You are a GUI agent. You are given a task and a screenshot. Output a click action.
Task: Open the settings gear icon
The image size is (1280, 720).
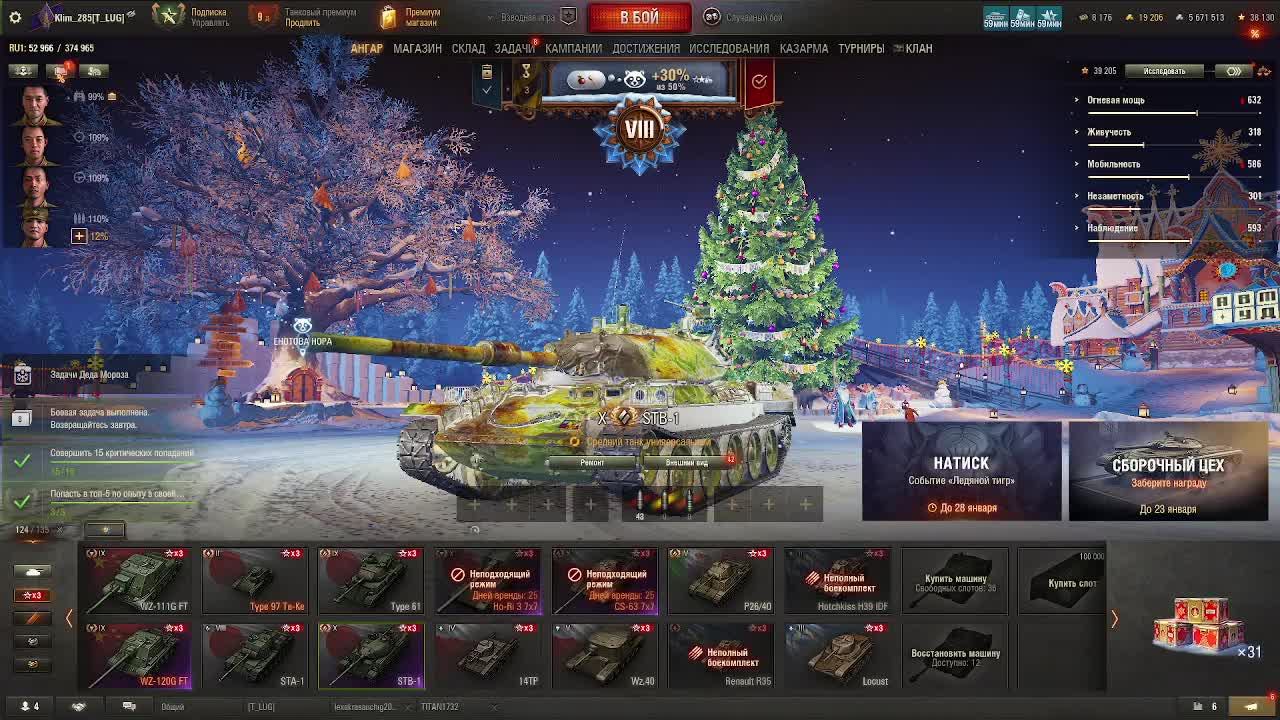tap(15, 17)
